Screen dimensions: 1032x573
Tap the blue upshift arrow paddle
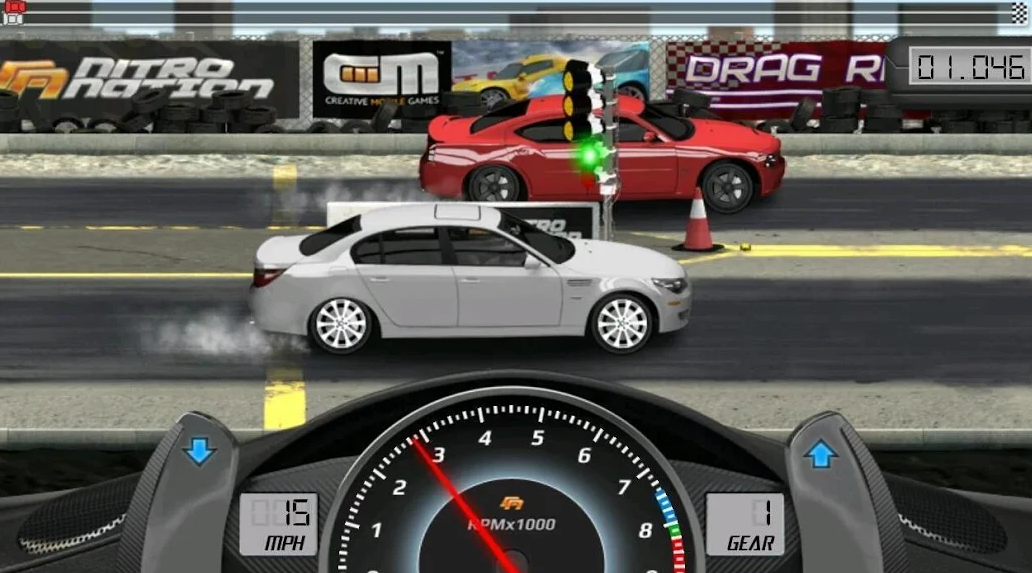pos(821,455)
